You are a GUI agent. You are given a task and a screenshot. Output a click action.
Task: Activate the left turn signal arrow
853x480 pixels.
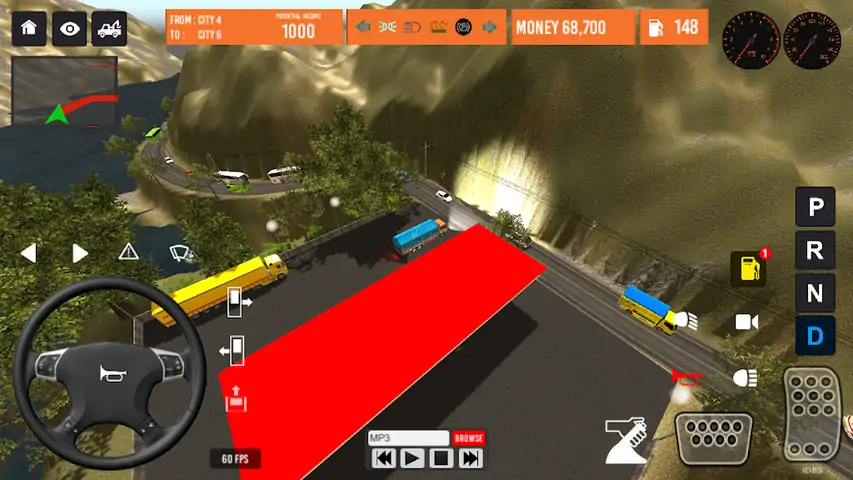click(x=29, y=253)
